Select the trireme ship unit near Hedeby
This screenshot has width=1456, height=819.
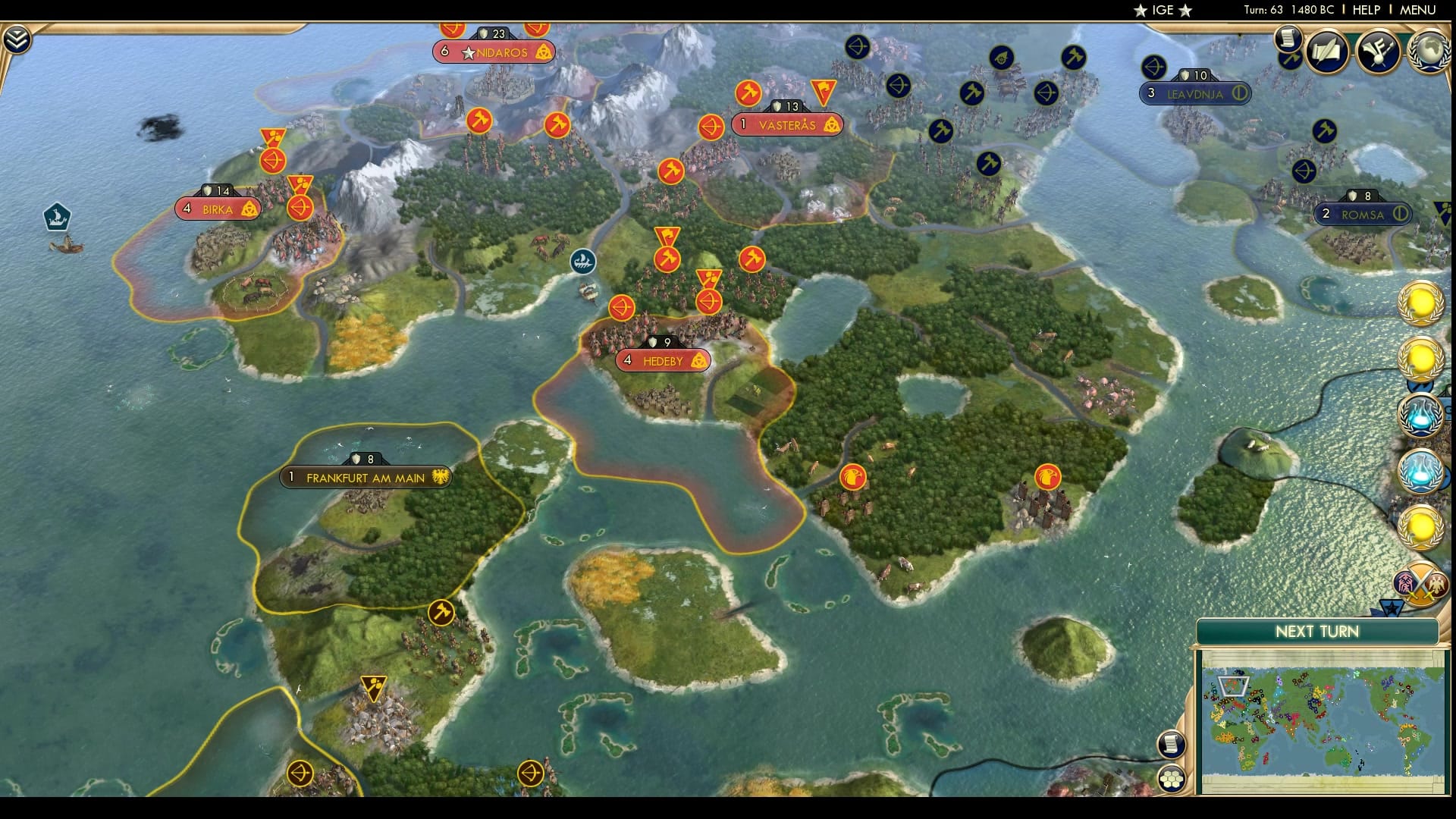coord(582,262)
